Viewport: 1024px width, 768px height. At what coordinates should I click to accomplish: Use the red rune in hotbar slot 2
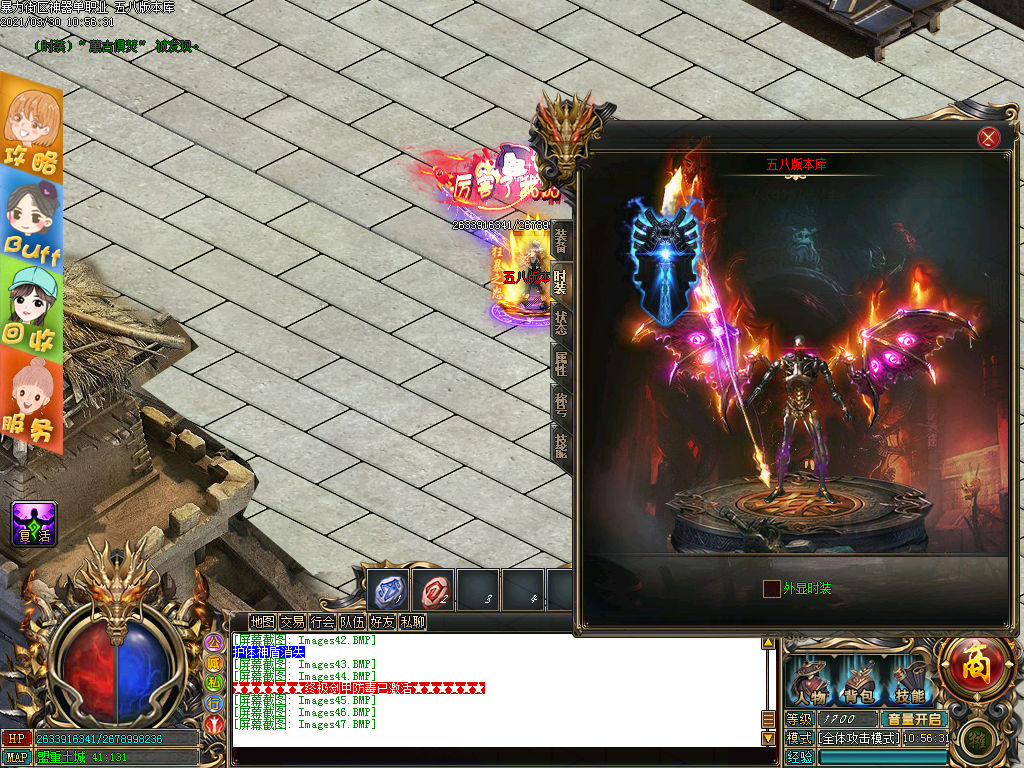434,590
